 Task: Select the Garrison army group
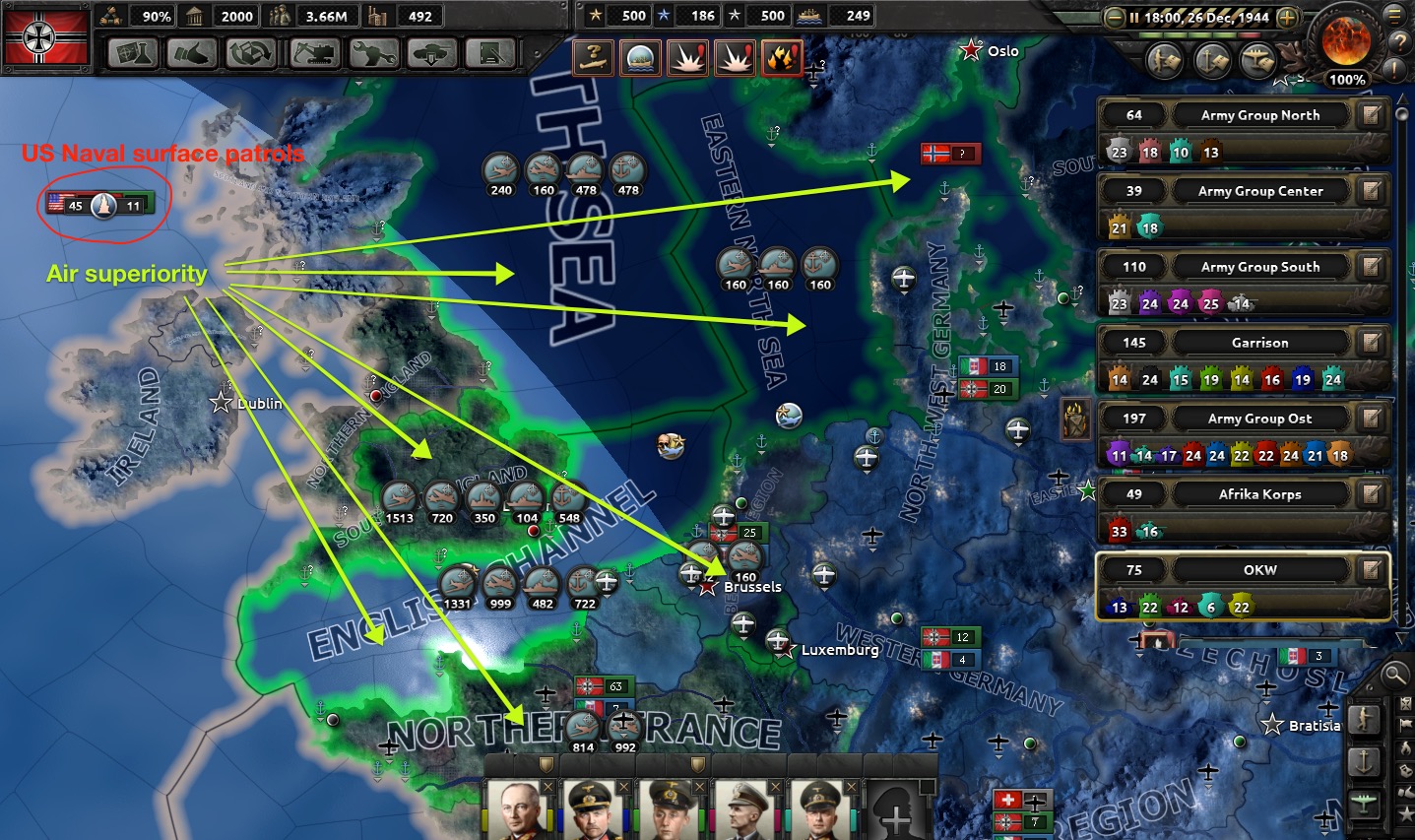[x=1259, y=343]
